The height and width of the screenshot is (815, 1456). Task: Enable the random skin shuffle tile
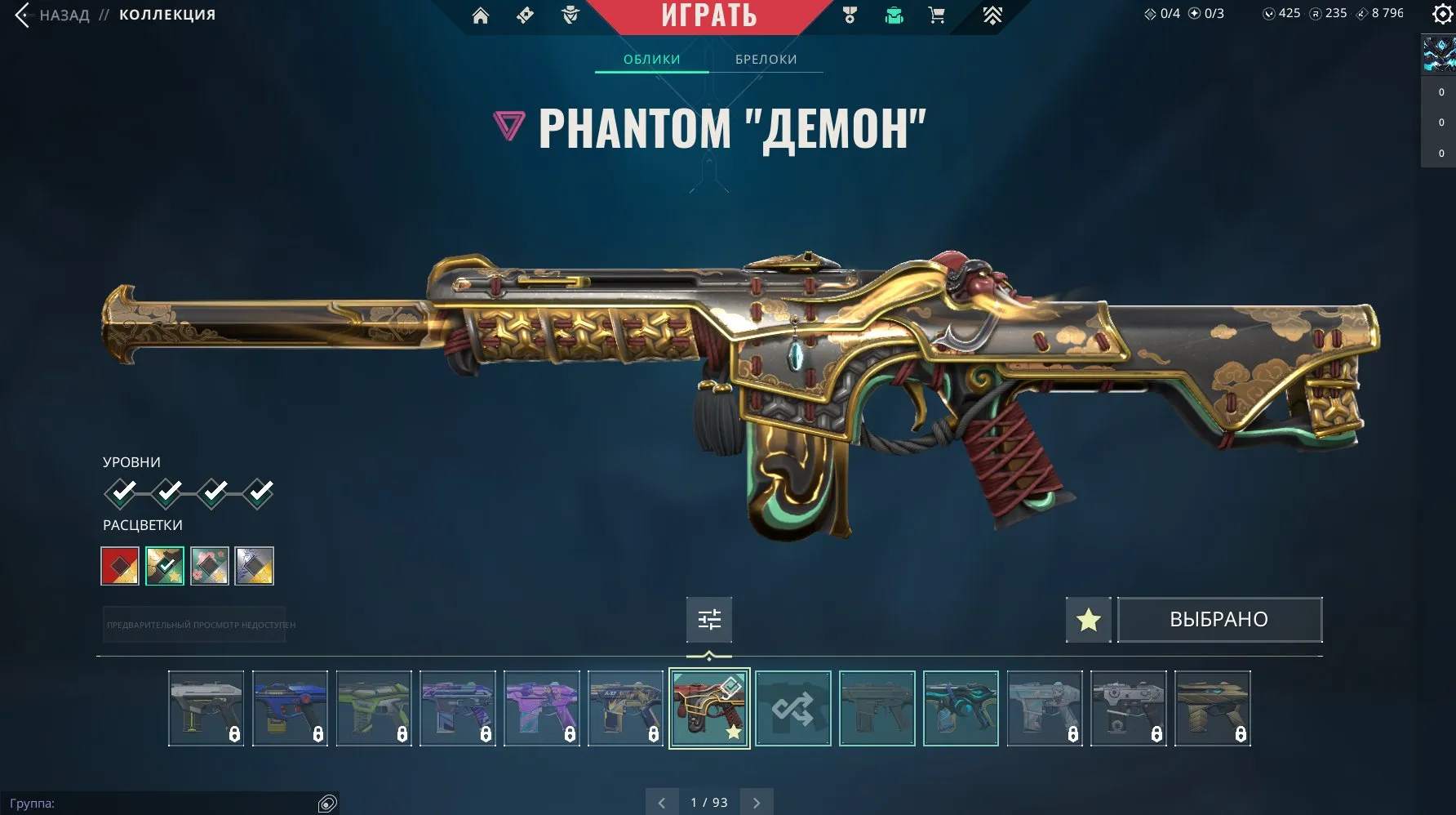[x=792, y=709]
